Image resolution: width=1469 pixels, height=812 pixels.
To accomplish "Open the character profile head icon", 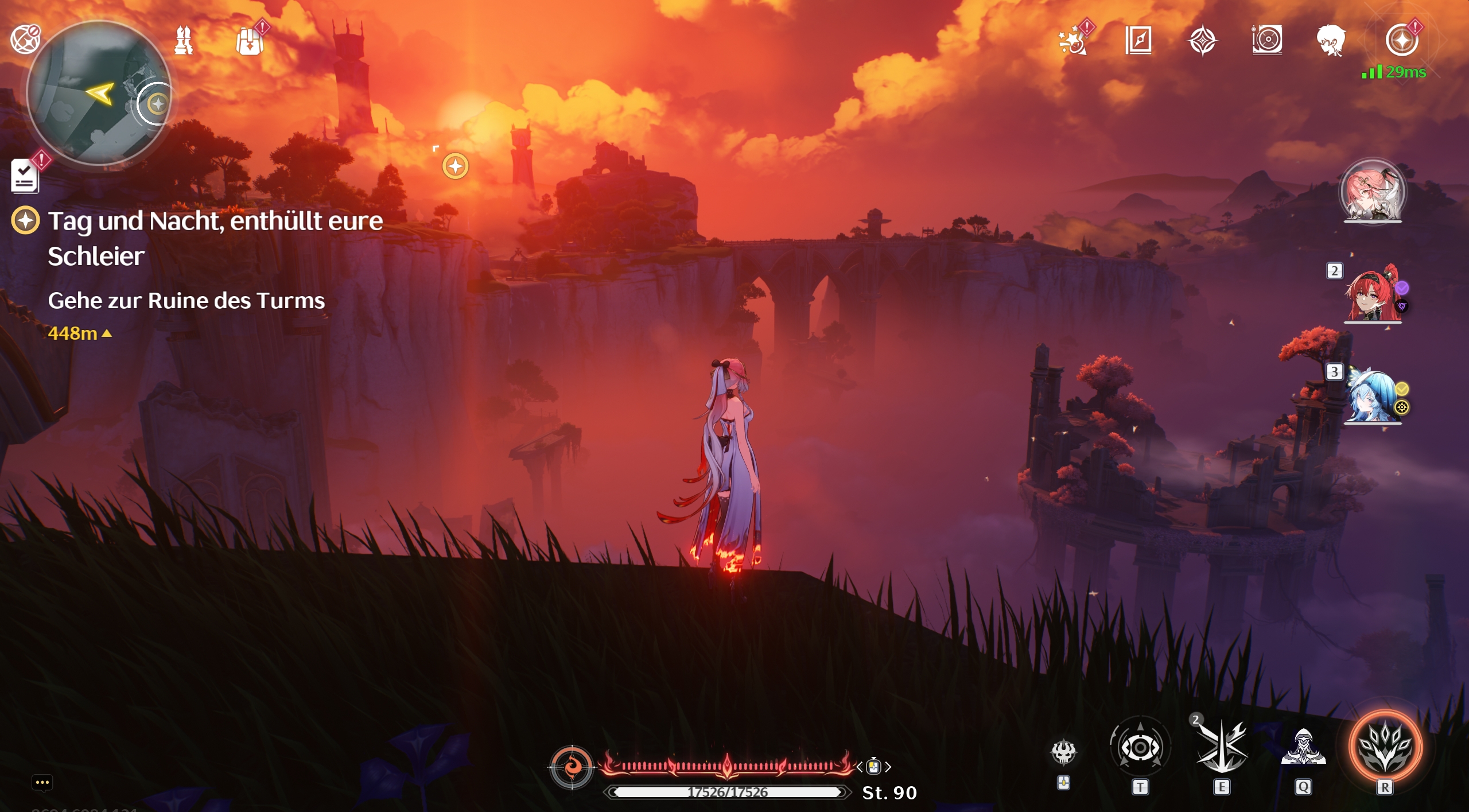I will (1331, 39).
